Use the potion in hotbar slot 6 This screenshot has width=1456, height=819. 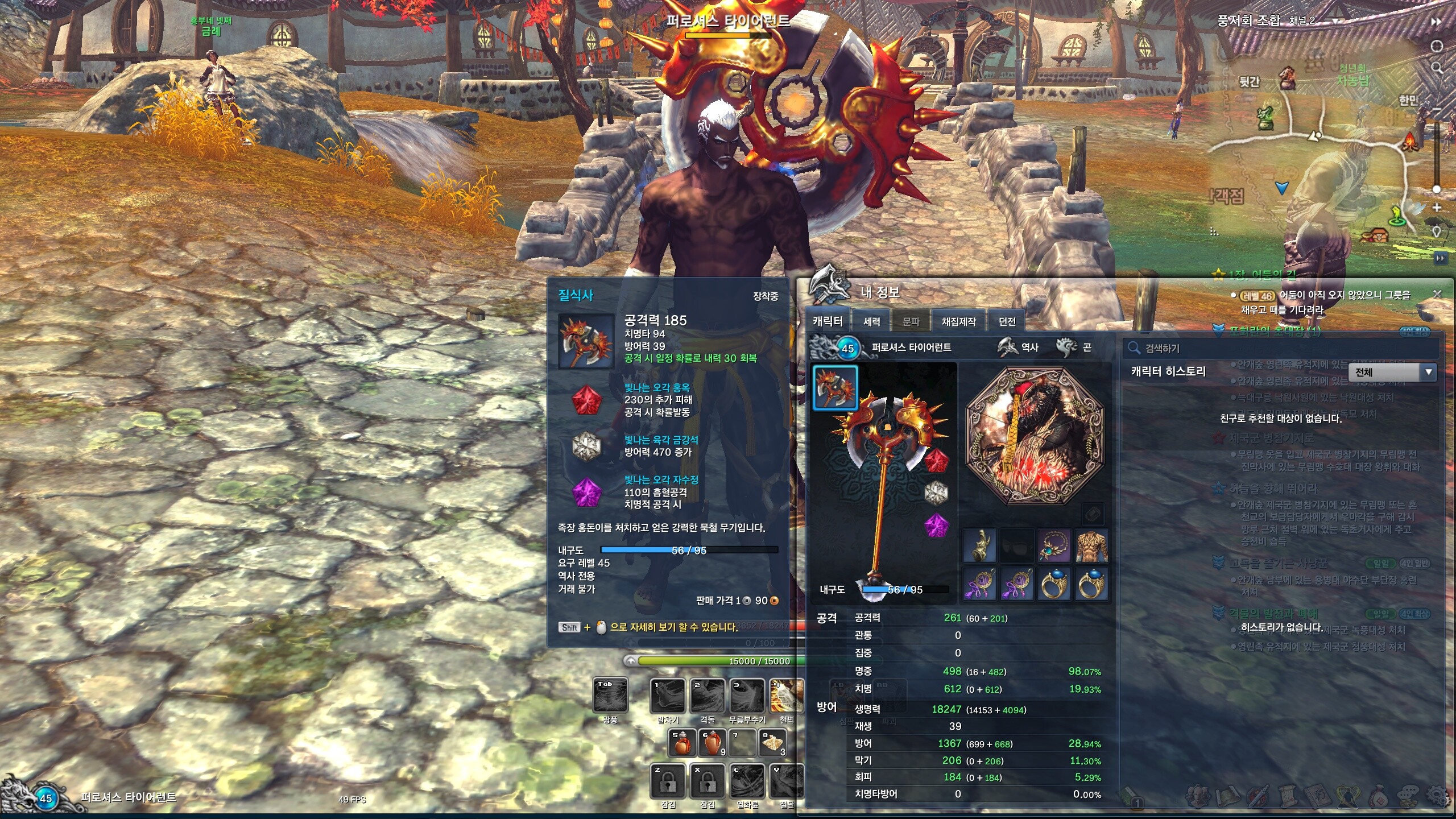[x=712, y=743]
